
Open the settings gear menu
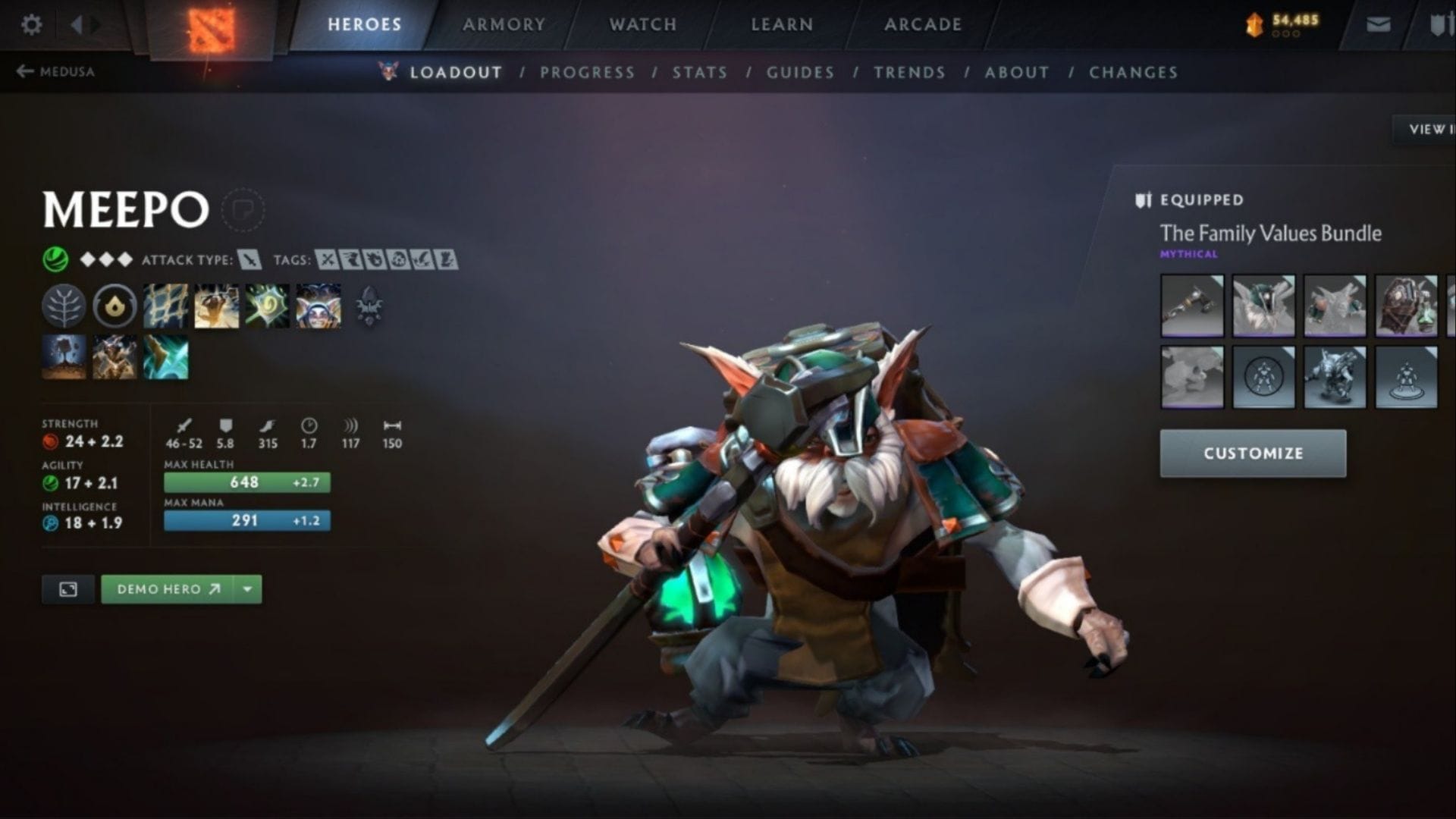(31, 25)
